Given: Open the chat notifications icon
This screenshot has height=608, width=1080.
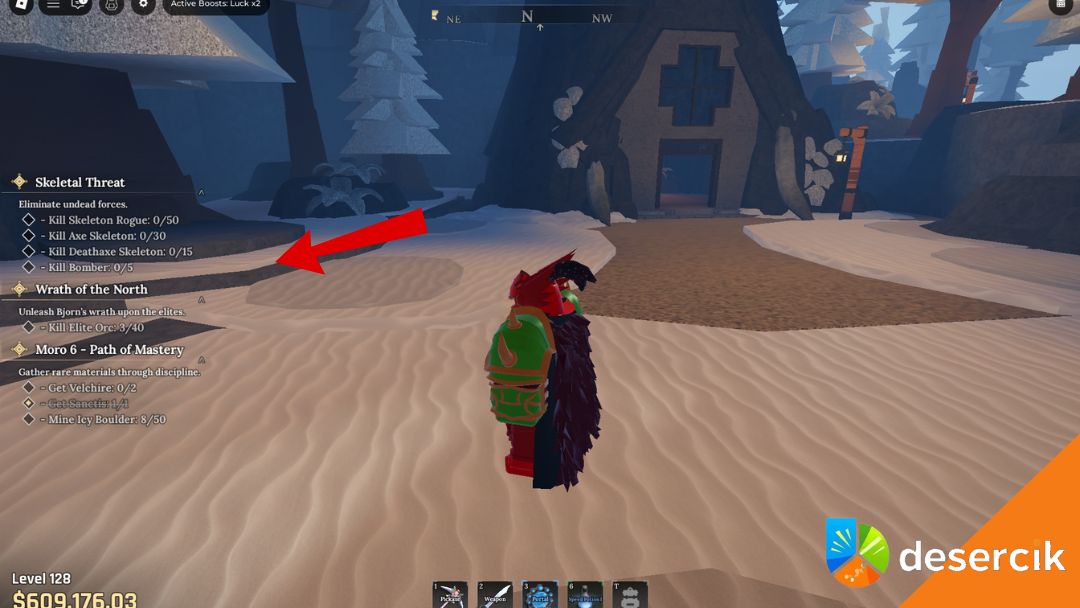Looking at the screenshot, I should pos(80,4).
